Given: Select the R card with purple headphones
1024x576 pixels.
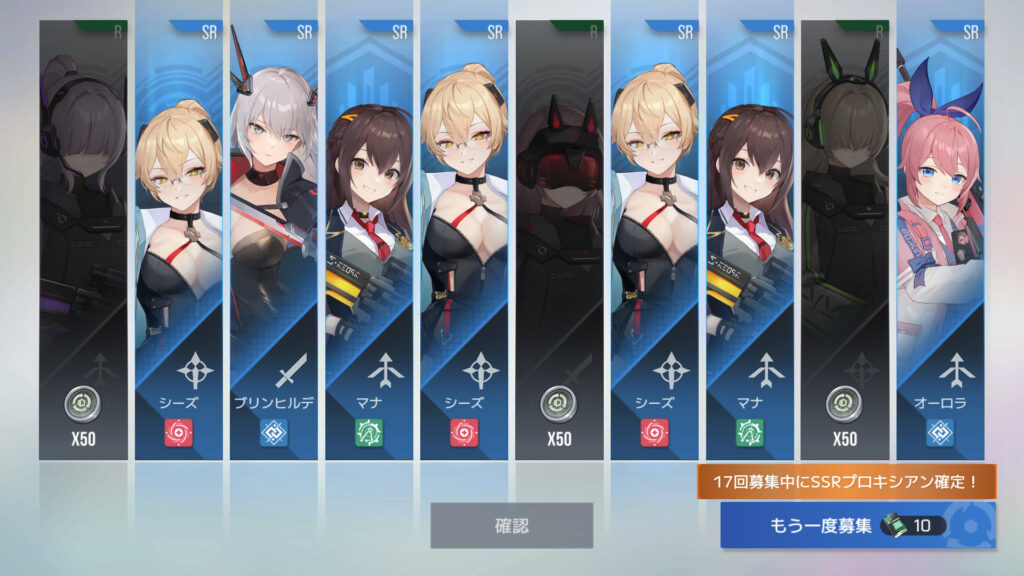Looking at the screenshot, I should click(x=83, y=240).
